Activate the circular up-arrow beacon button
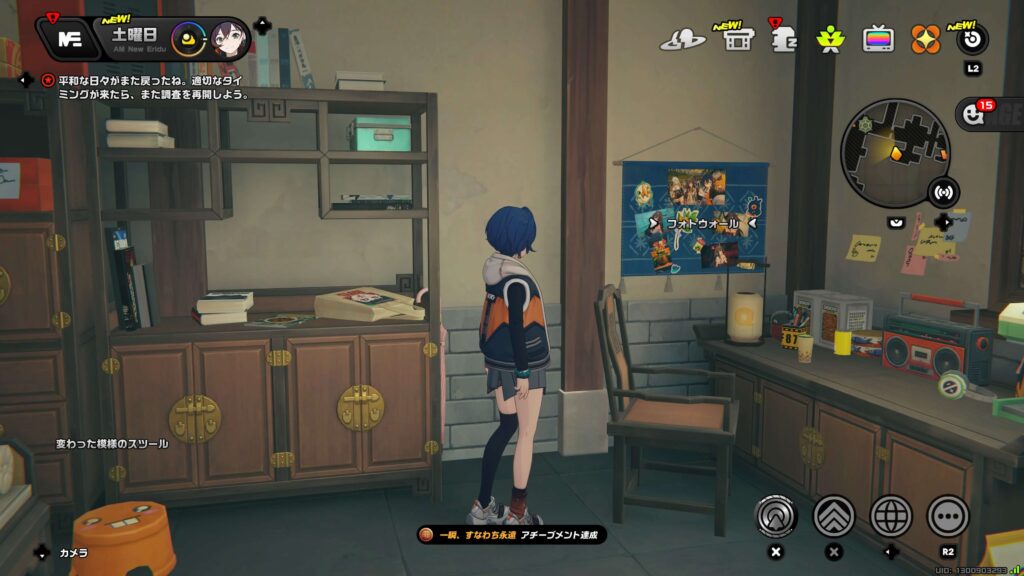1024x576 pixels. (775, 516)
